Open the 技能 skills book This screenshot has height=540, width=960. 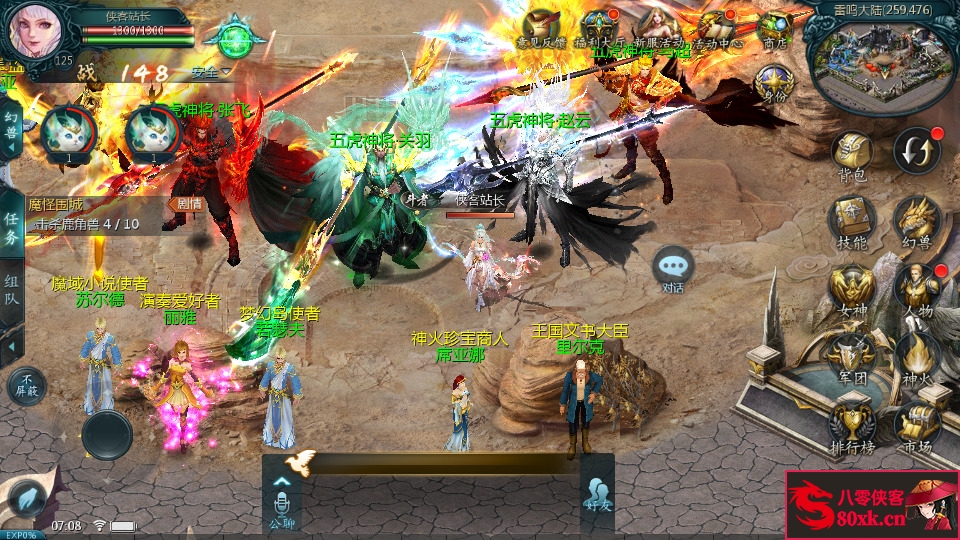pos(852,220)
